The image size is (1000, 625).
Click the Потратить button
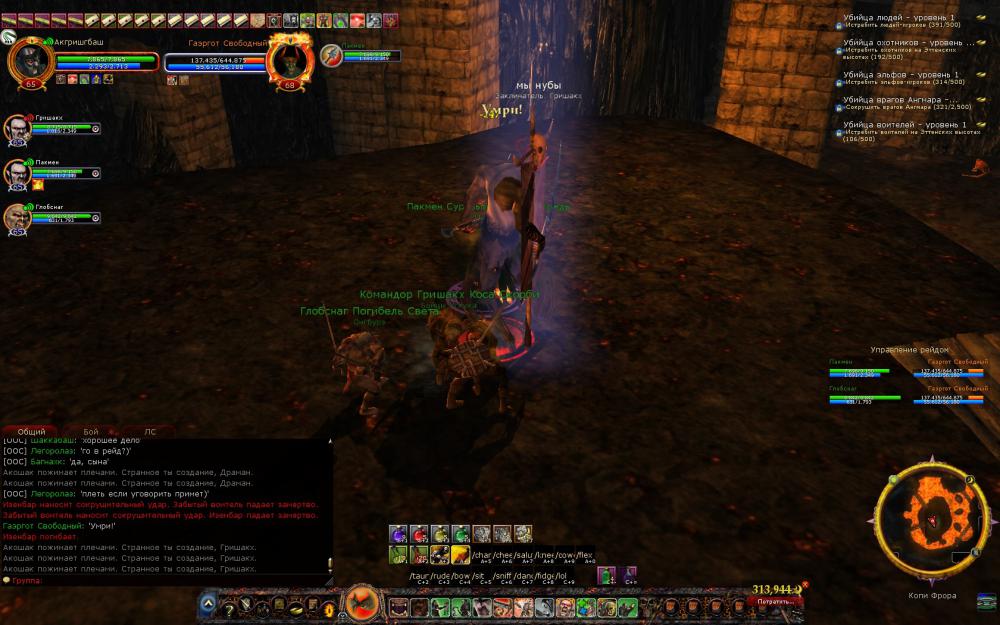tap(775, 602)
